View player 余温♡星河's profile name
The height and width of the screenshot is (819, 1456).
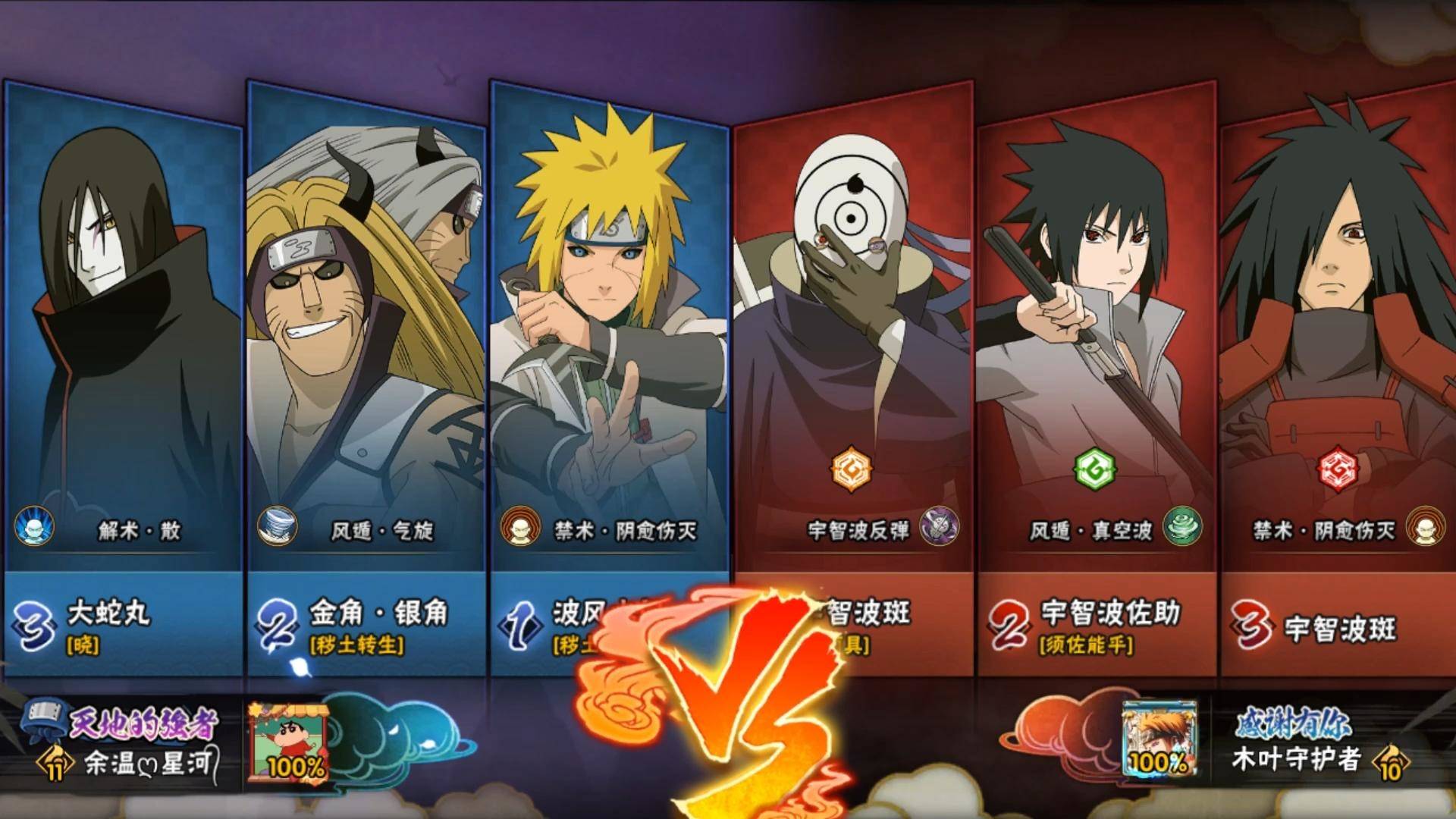(148, 763)
